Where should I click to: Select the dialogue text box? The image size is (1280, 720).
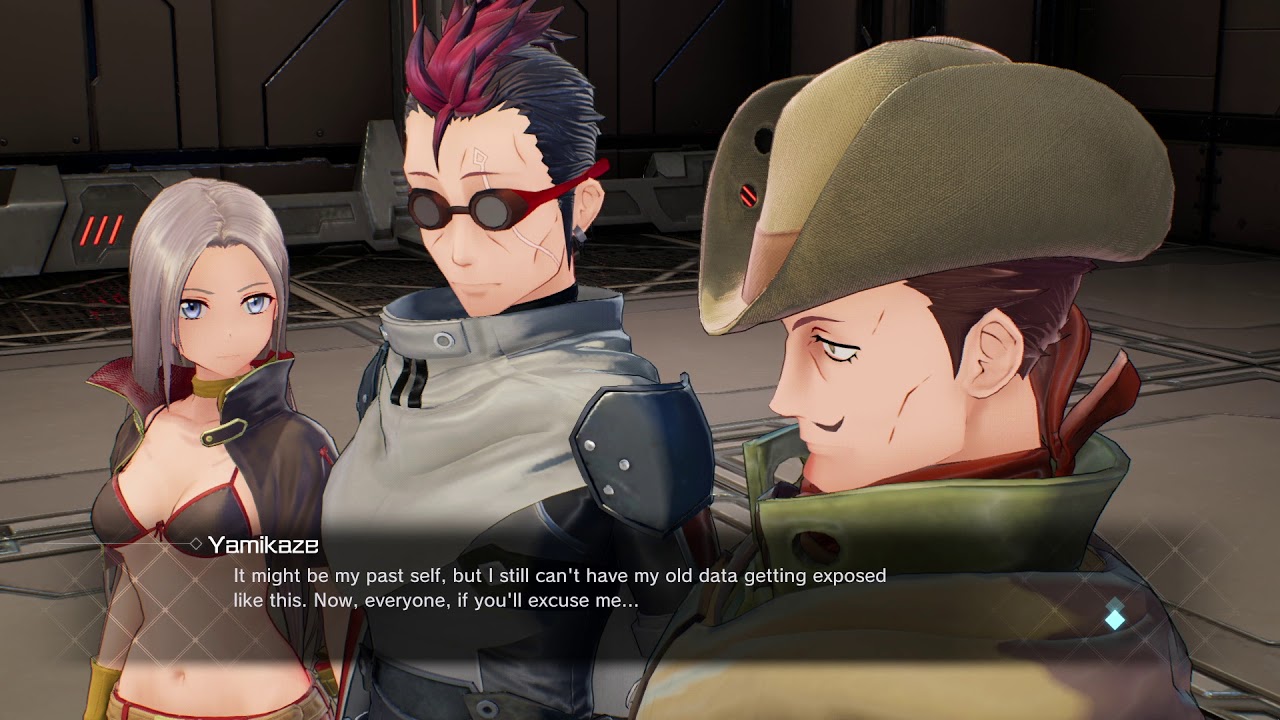pos(560,588)
